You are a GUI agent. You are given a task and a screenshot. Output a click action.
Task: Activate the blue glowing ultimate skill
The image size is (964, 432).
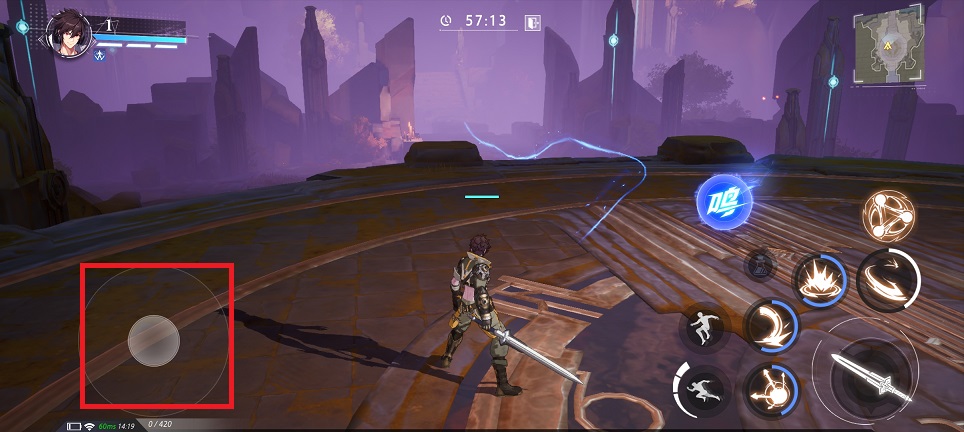pyautogui.click(x=724, y=201)
